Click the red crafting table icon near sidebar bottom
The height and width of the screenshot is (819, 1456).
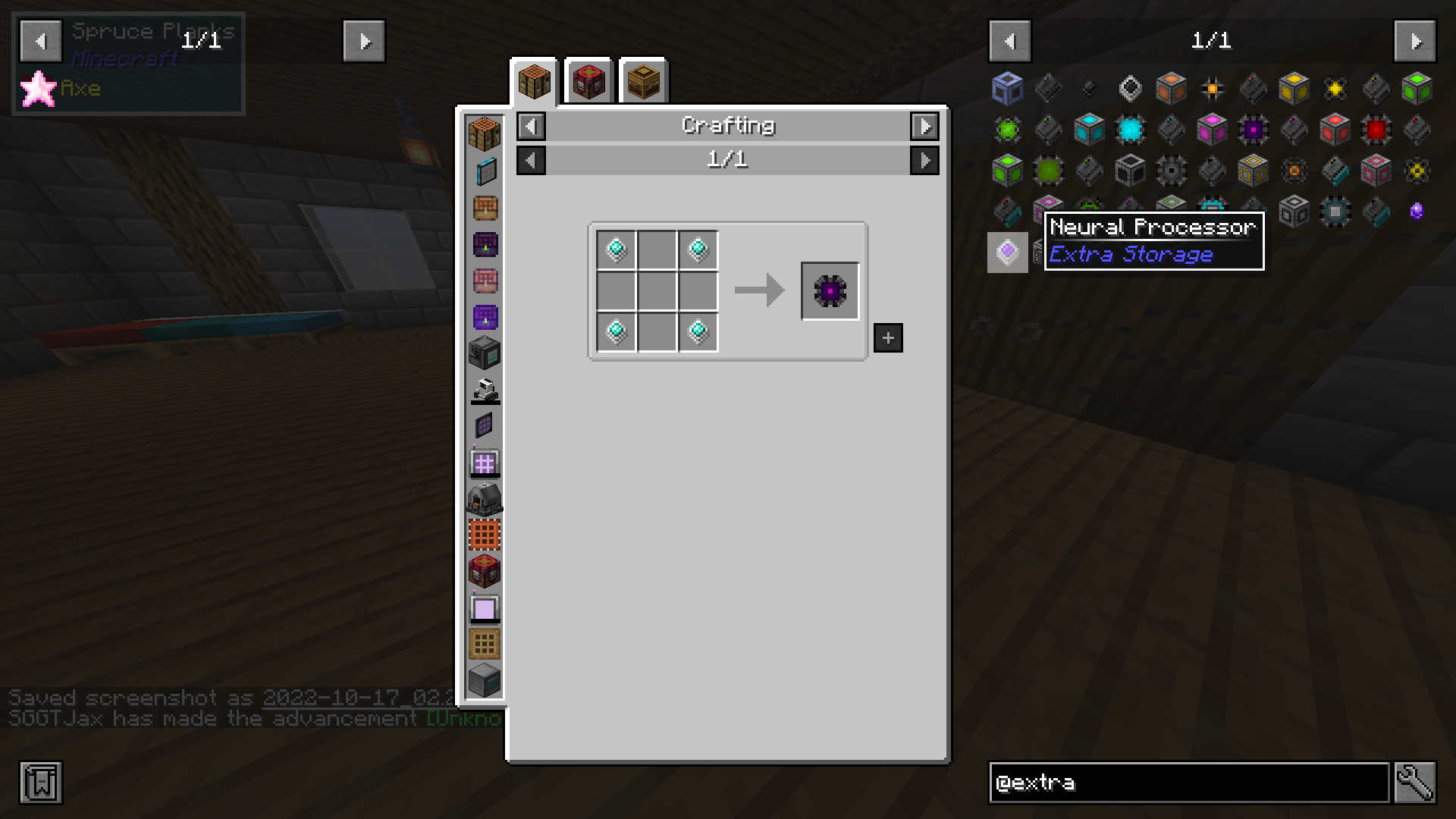pyautogui.click(x=485, y=571)
